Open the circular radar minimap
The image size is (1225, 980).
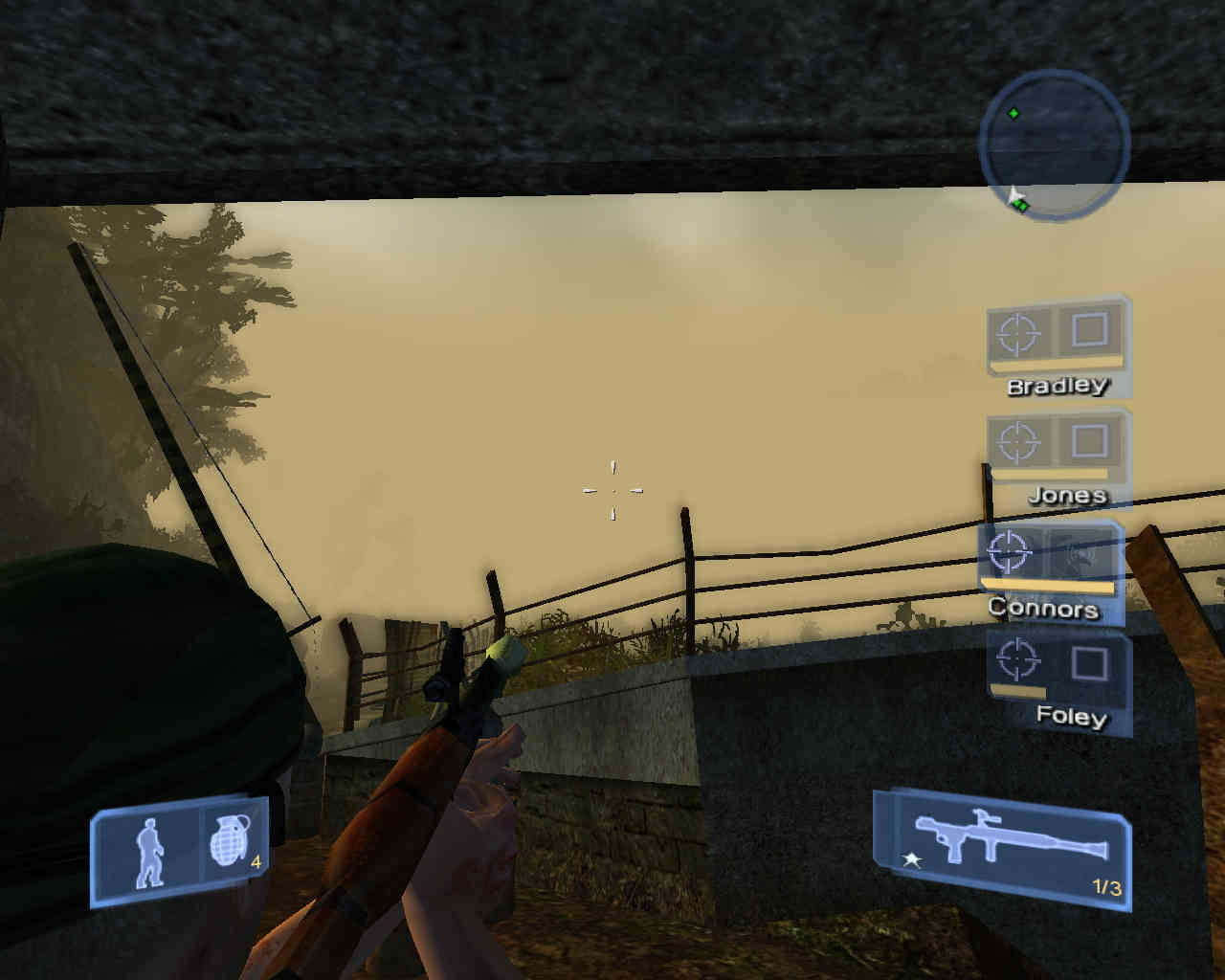(x=1054, y=145)
